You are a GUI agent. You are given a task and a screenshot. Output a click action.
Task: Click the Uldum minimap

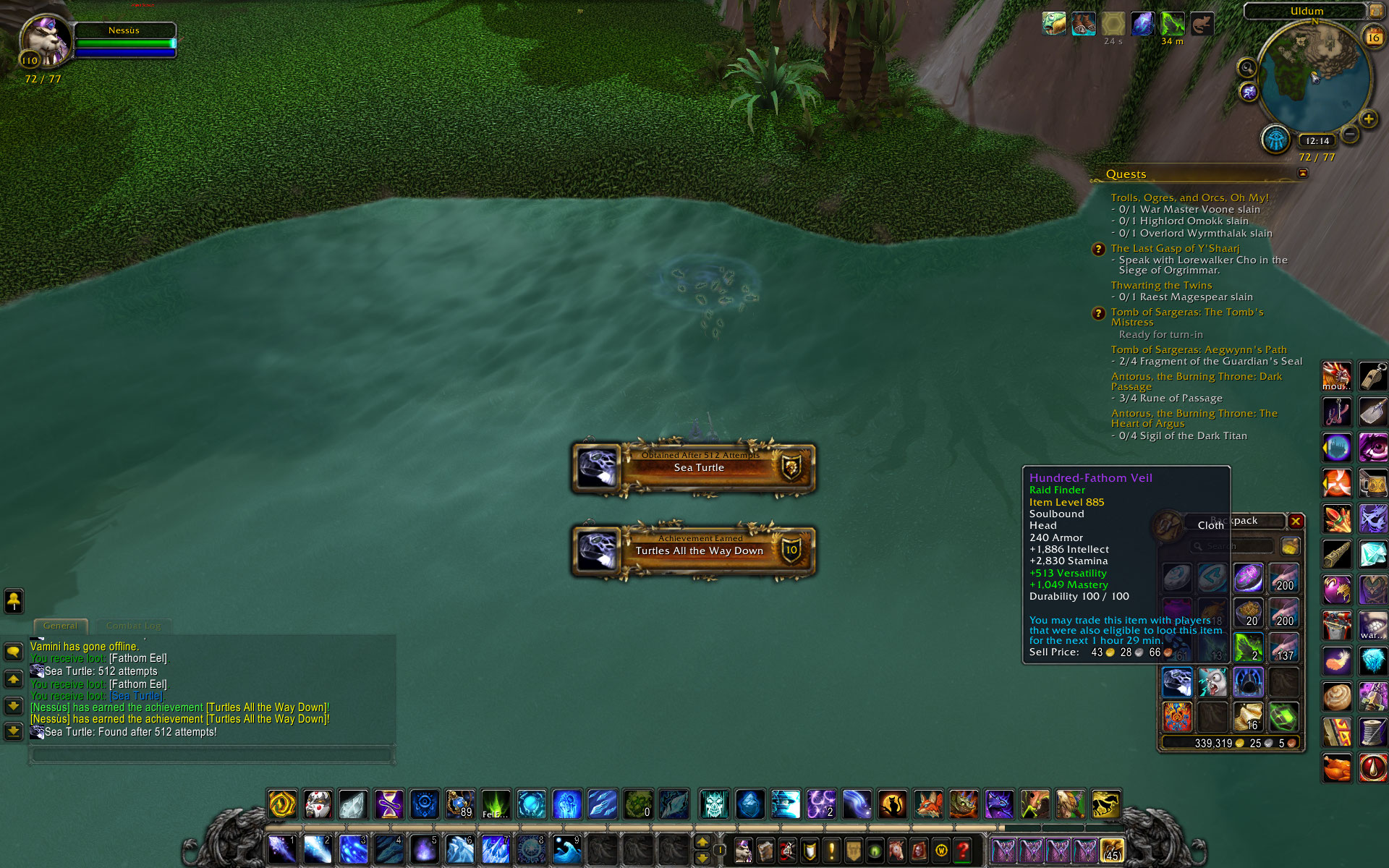[1314, 76]
